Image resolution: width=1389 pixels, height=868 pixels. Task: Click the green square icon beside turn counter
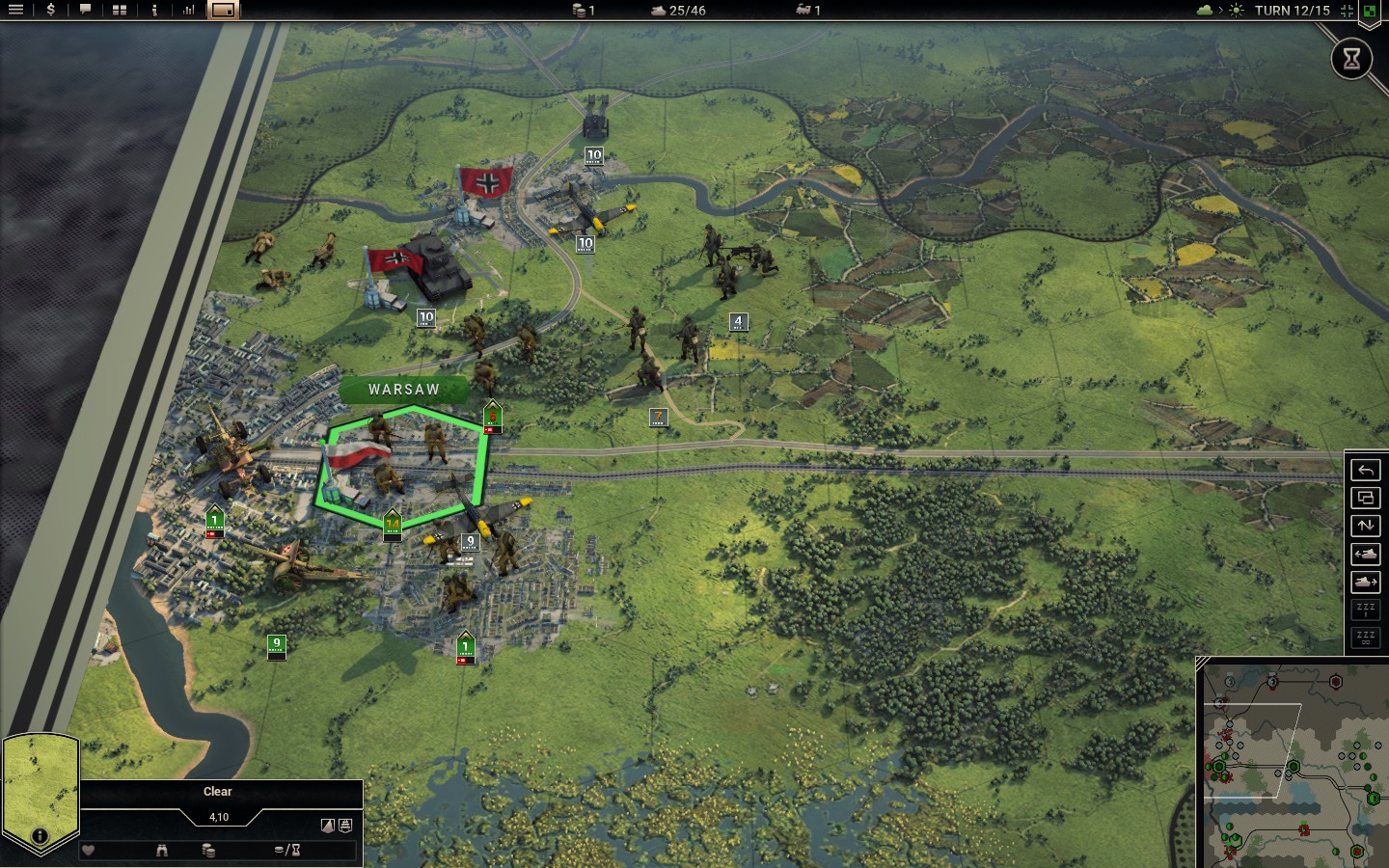point(1369,12)
